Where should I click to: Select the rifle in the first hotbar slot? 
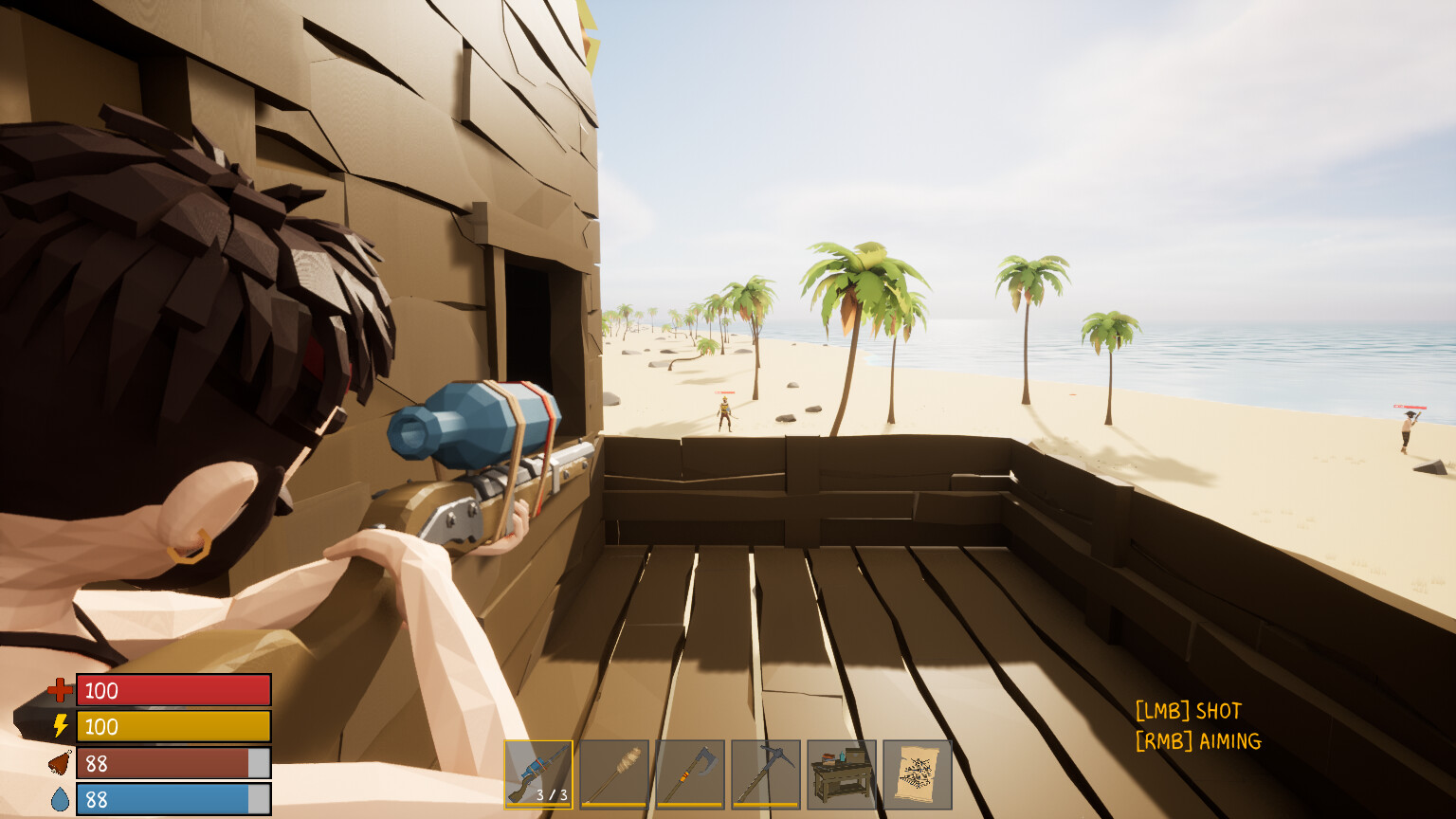pyautogui.click(x=538, y=770)
